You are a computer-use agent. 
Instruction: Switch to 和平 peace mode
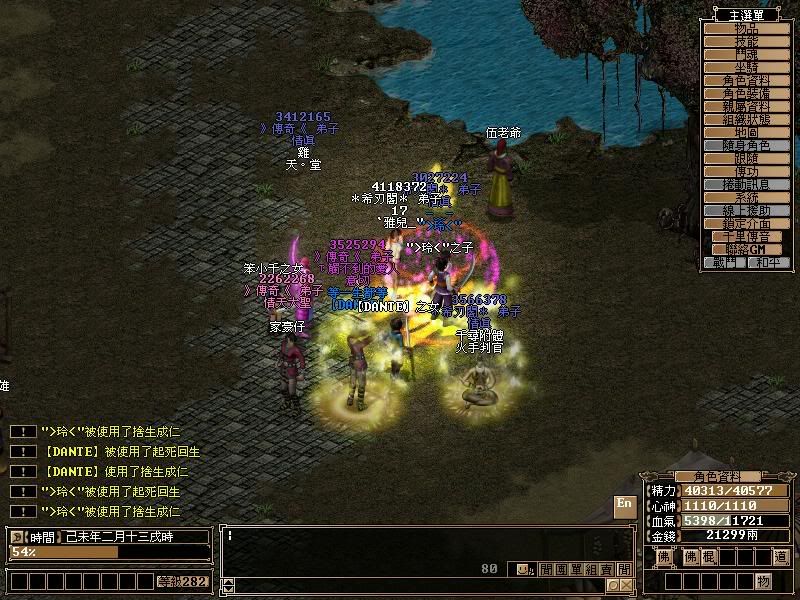767,262
